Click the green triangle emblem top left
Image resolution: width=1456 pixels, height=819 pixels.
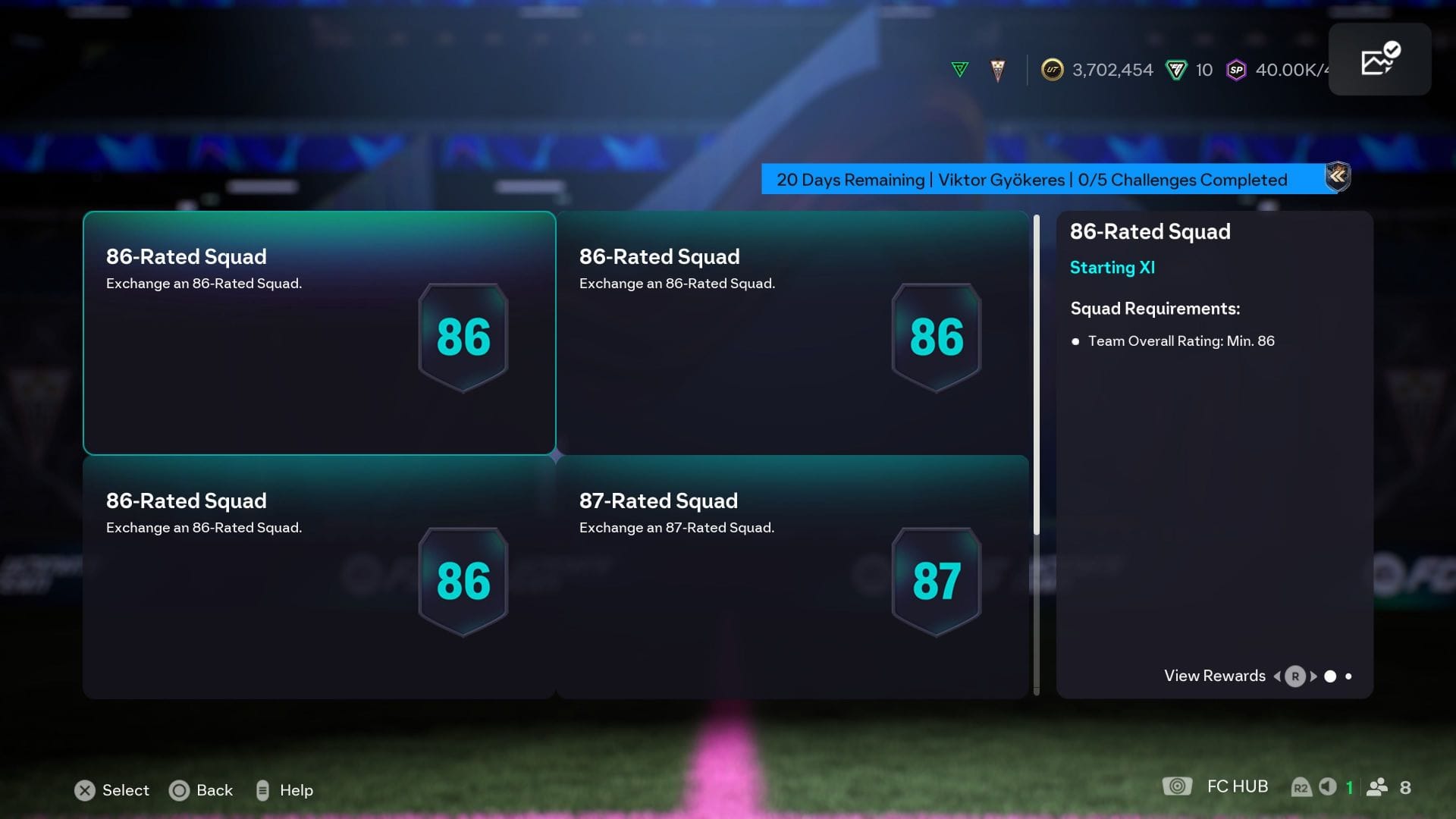click(960, 69)
